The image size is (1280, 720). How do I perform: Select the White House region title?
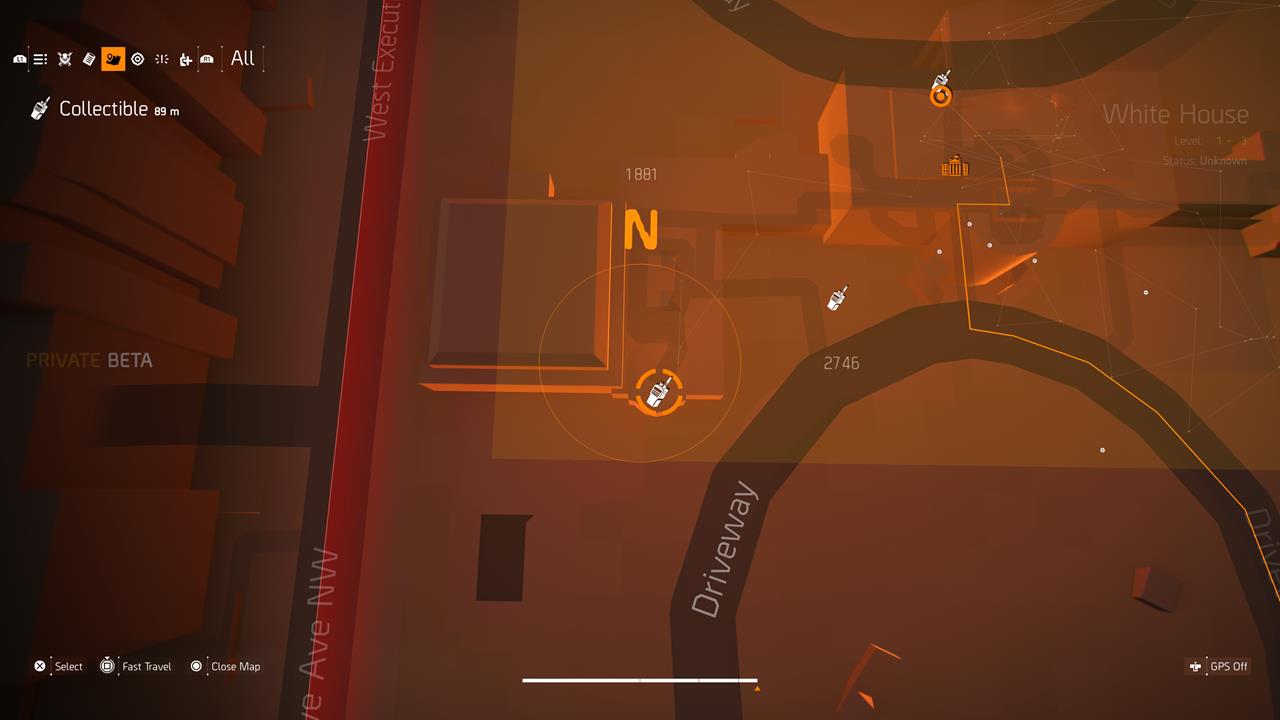(x=1176, y=115)
